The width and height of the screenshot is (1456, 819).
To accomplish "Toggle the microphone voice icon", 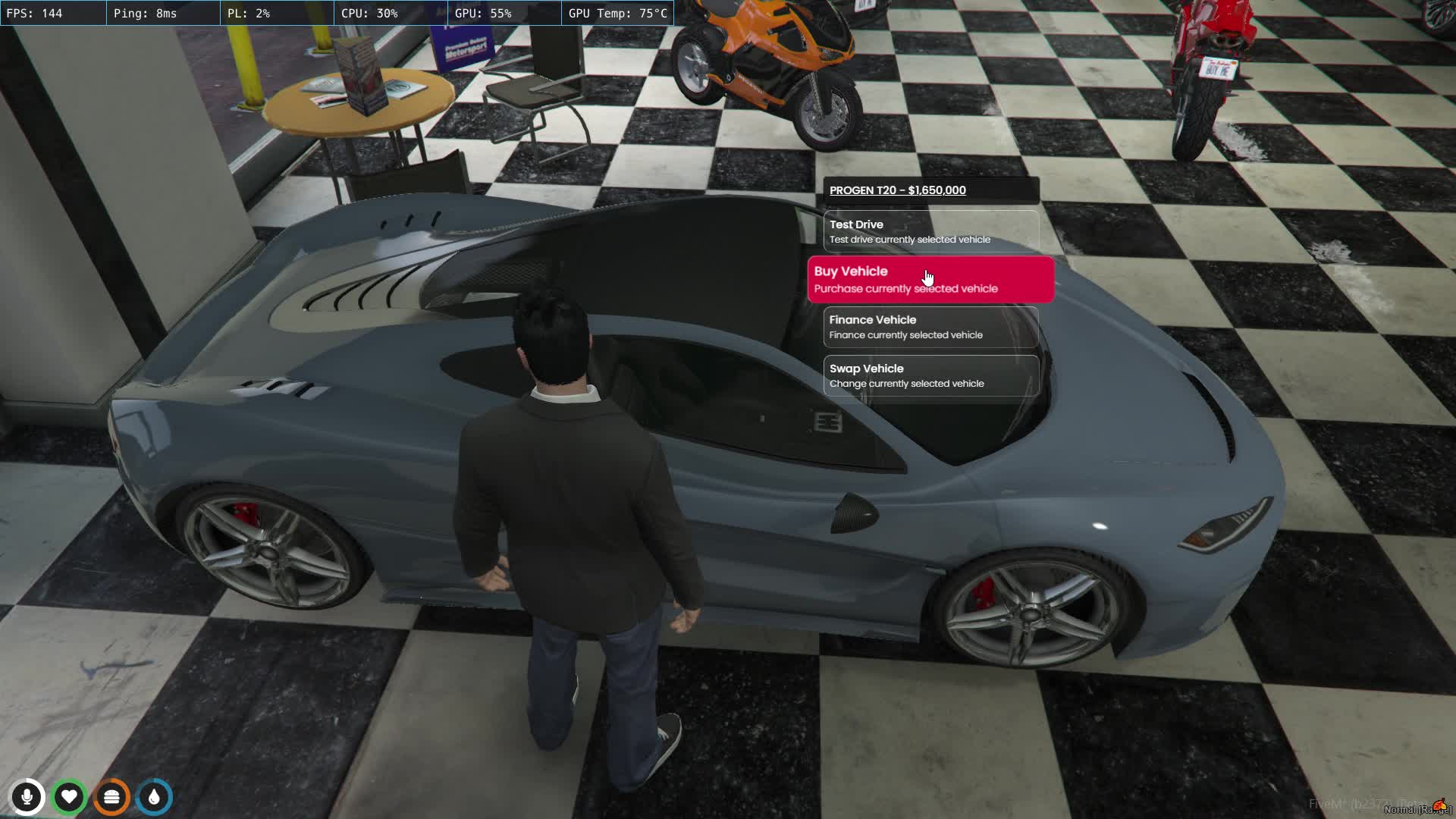I will point(27,797).
